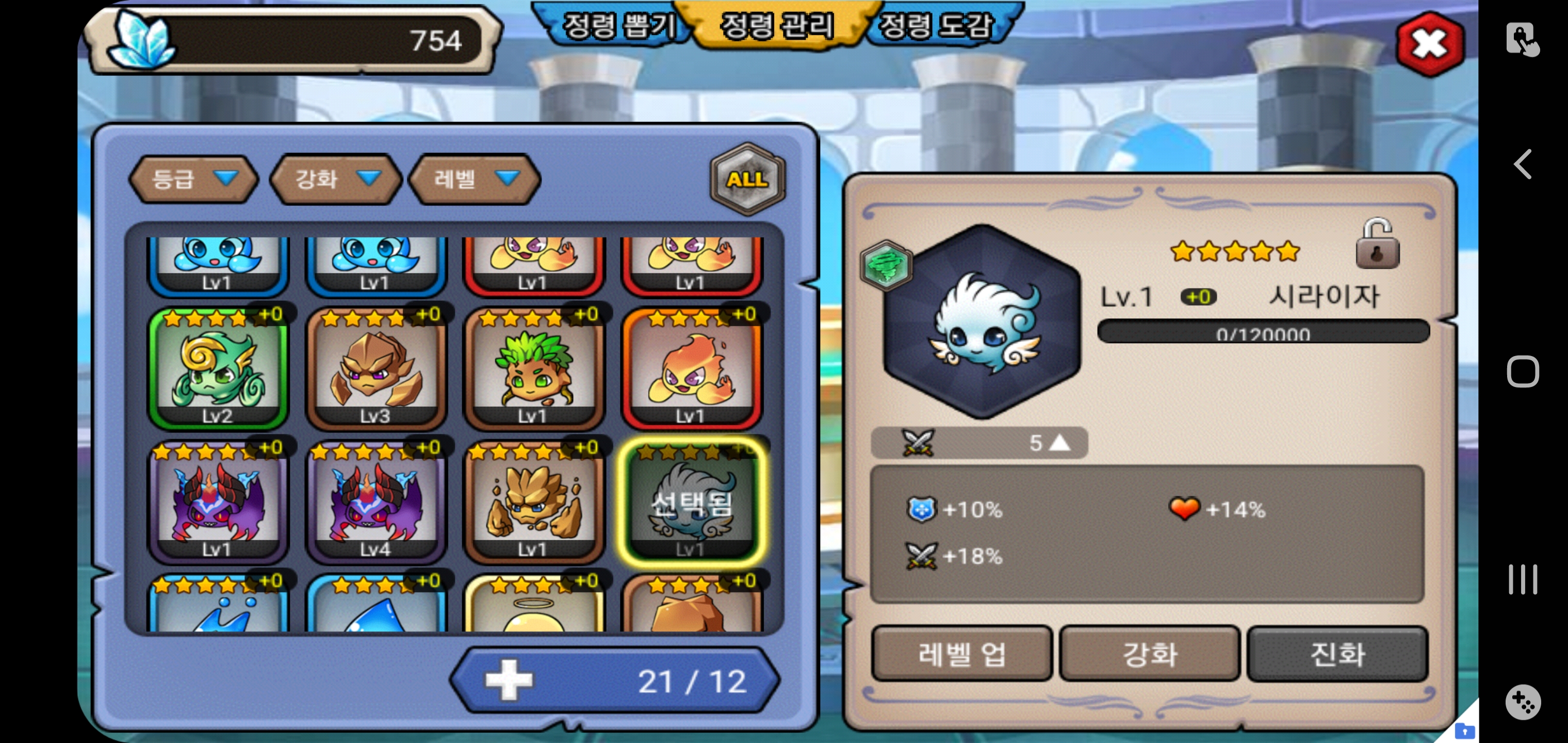Toggle the padlock on 시라이자
1568x743 pixels.
point(1377,245)
